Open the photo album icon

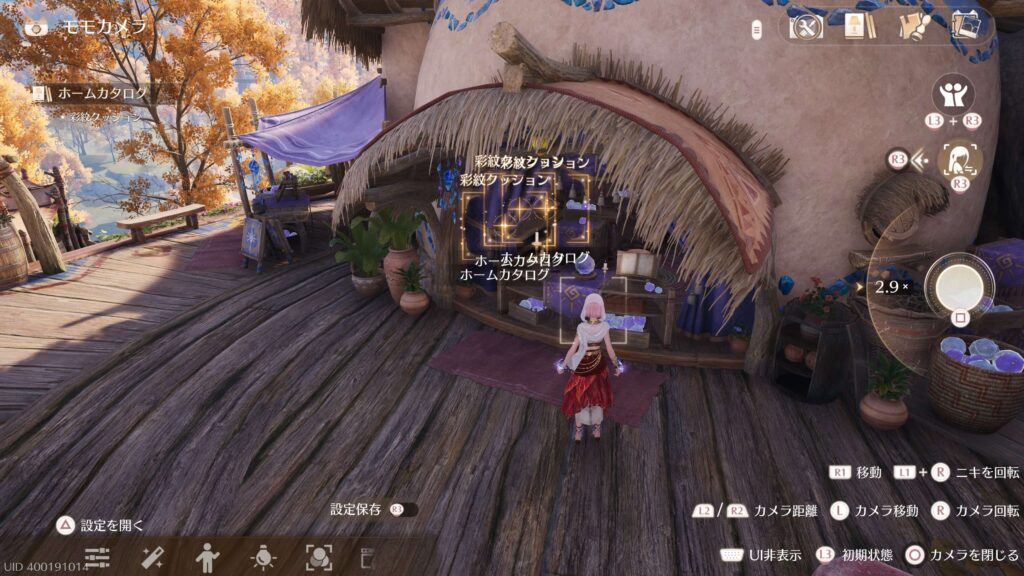[x=966, y=26]
